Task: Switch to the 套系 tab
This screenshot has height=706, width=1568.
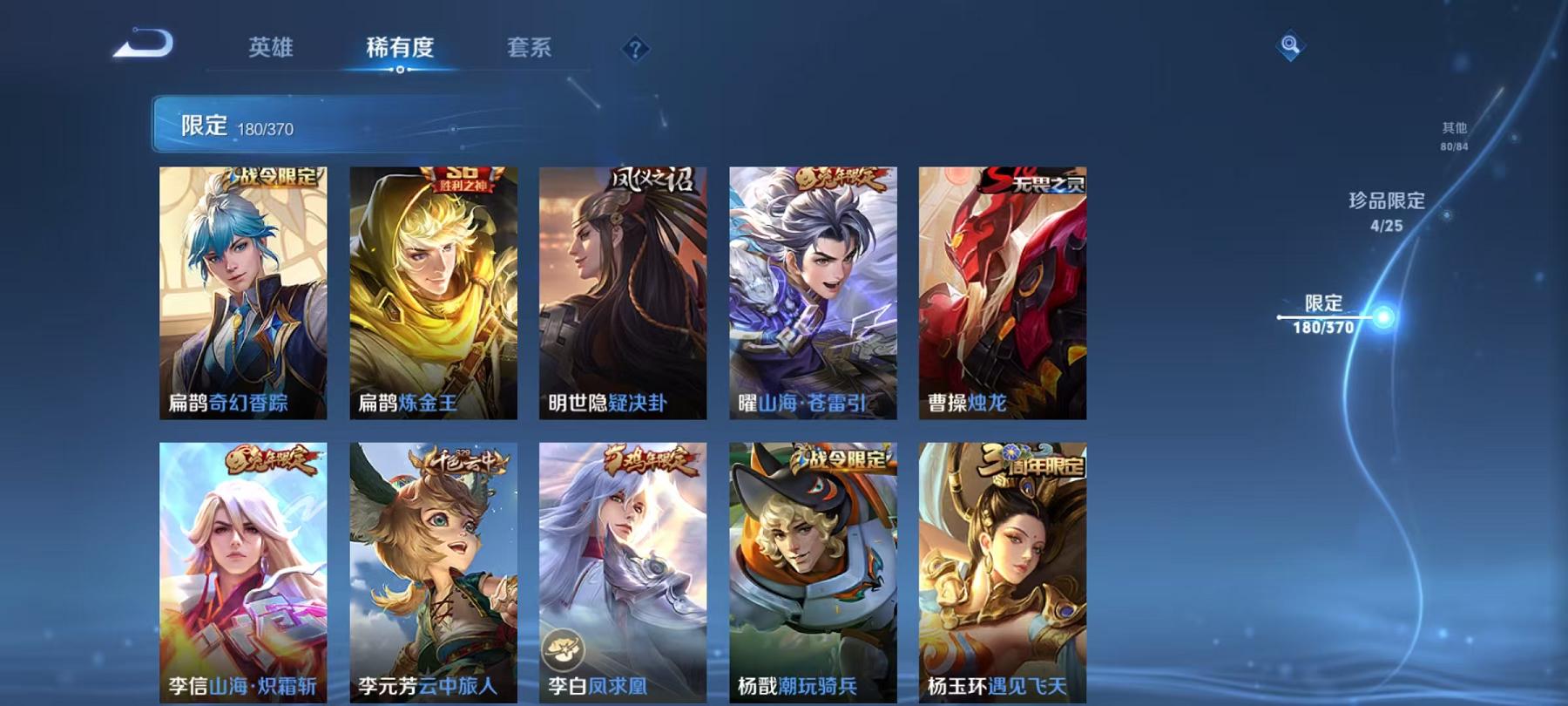Action: pyautogui.click(x=531, y=50)
